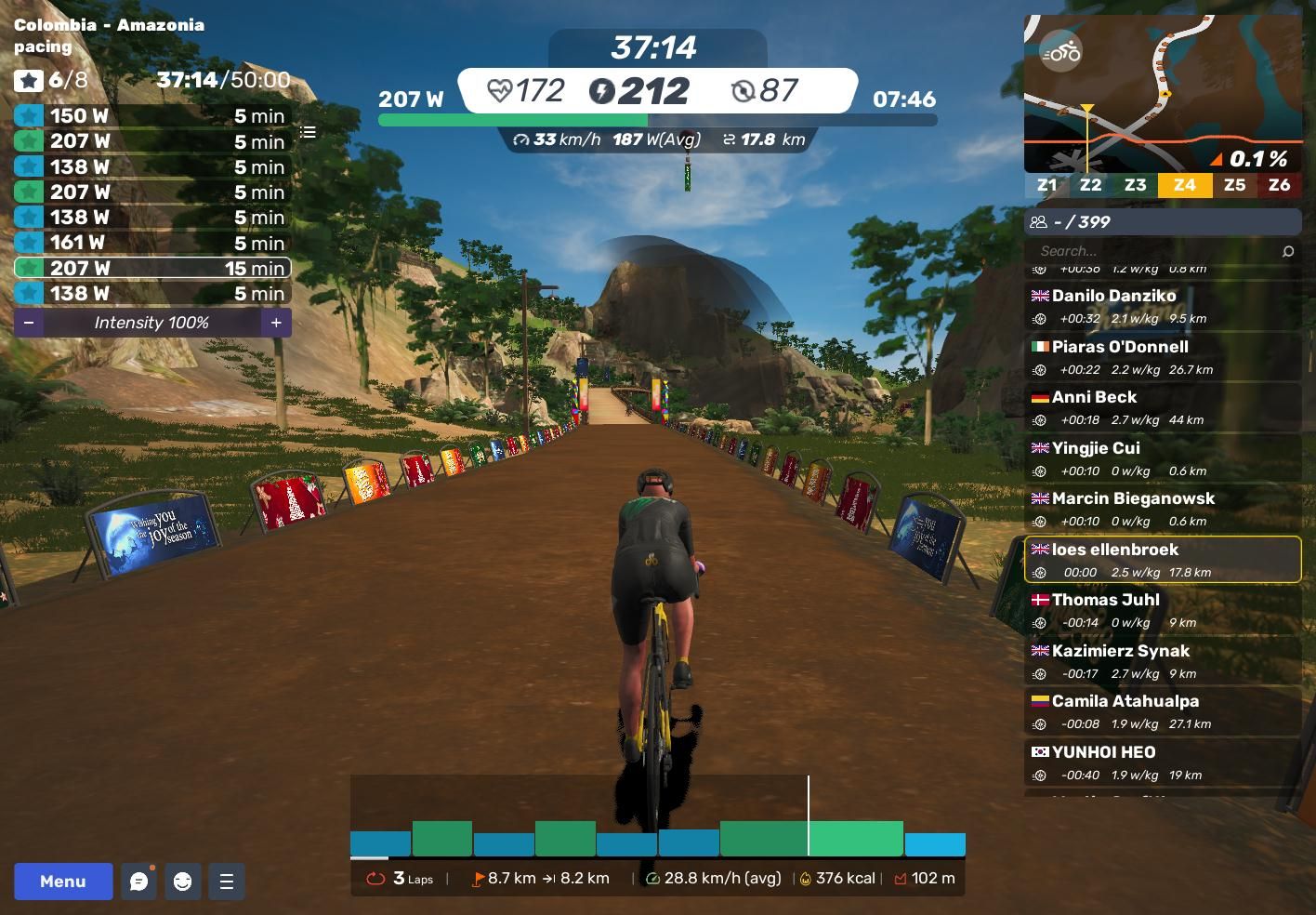The width and height of the screenshot is (1316, 915).
Task: Open the blue Menu button
Action: coord(63,882)
